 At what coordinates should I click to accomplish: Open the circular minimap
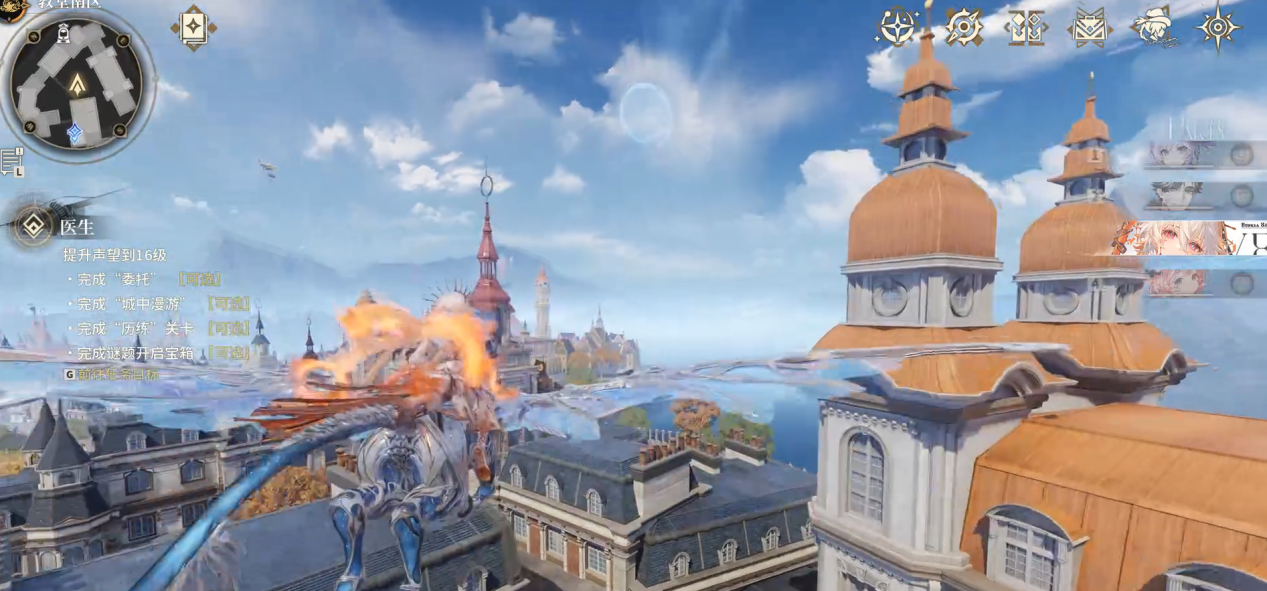tap(77, 84)
